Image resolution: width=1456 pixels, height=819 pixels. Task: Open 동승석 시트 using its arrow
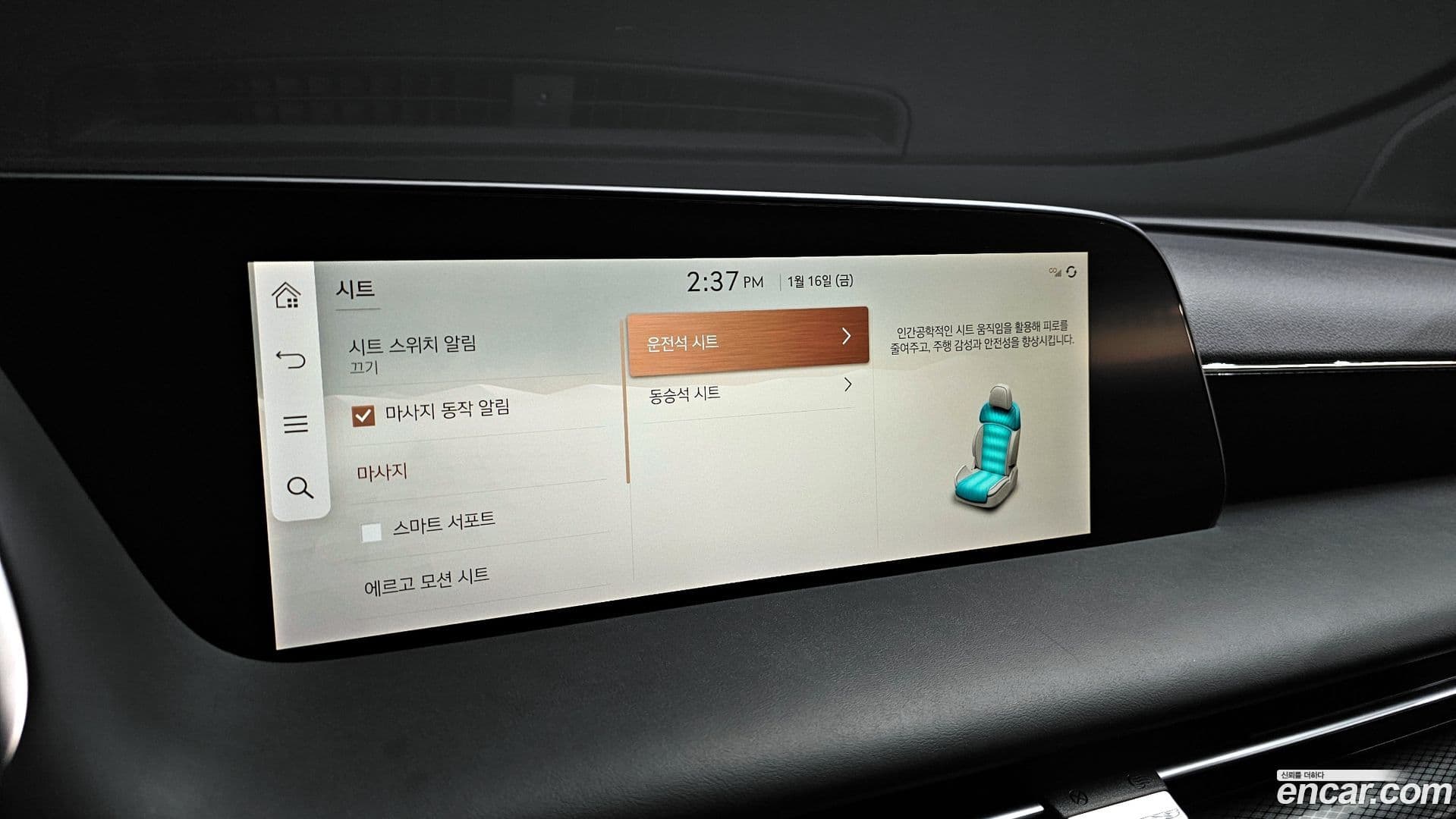(847, 385)
